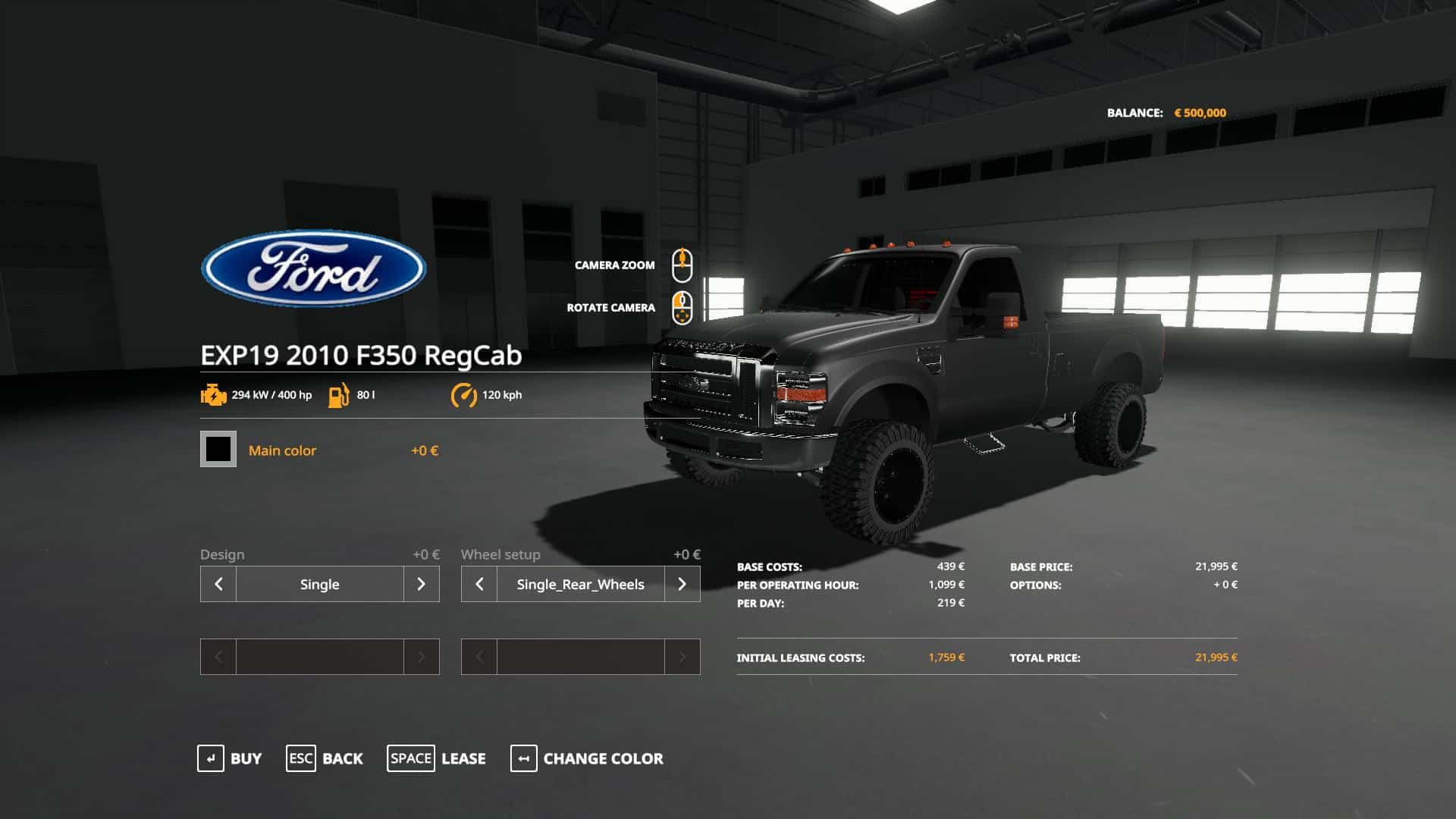1456x819 pixels.
Task: Select the black Main color swatch
Action: [218, 449]
